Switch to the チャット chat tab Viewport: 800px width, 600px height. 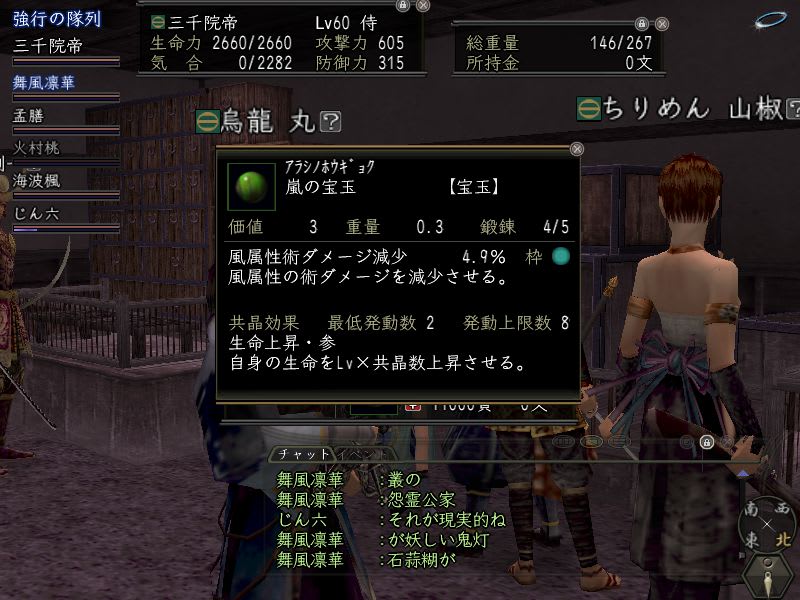click(x=301, y=455)
